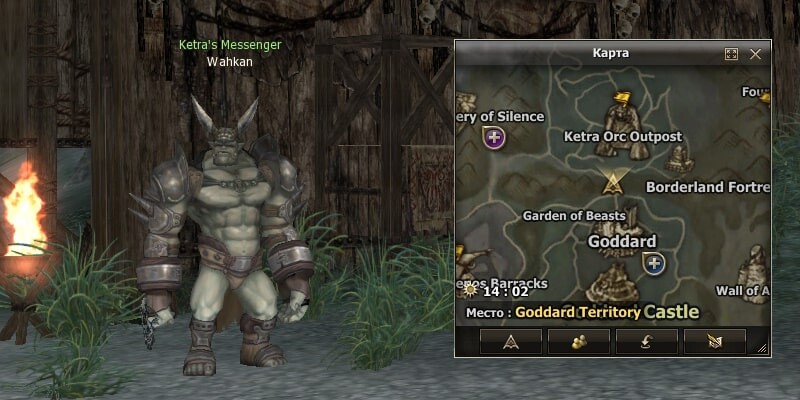The image size is (800, 400).
Task: Select the Borderland Fortress map icon
Action: click(680, 160)
